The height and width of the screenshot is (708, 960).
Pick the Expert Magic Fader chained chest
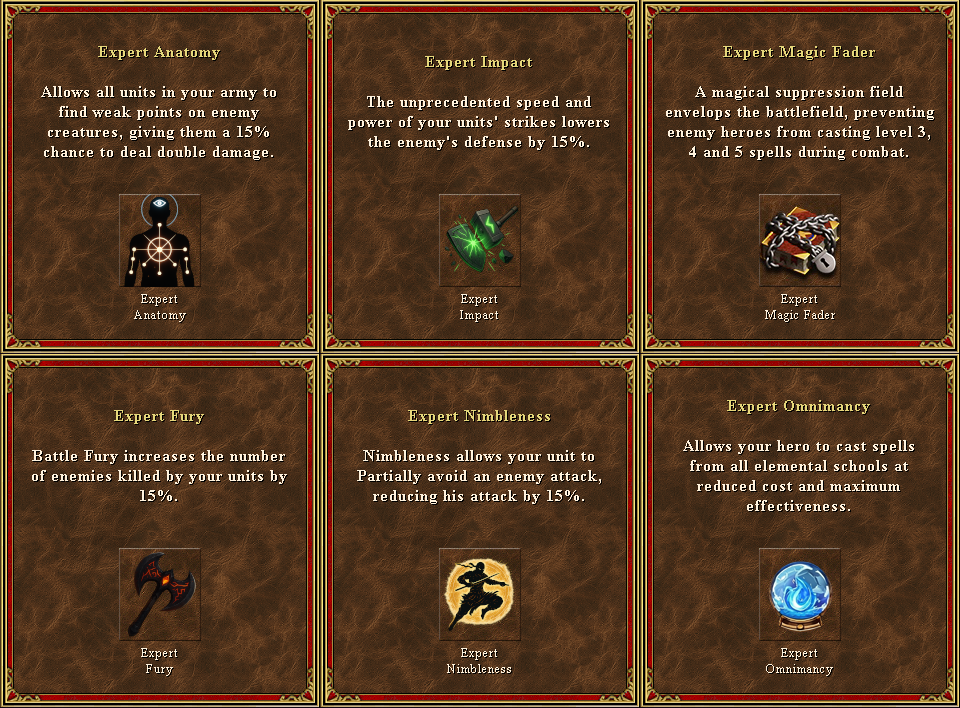tap(800, 240)
